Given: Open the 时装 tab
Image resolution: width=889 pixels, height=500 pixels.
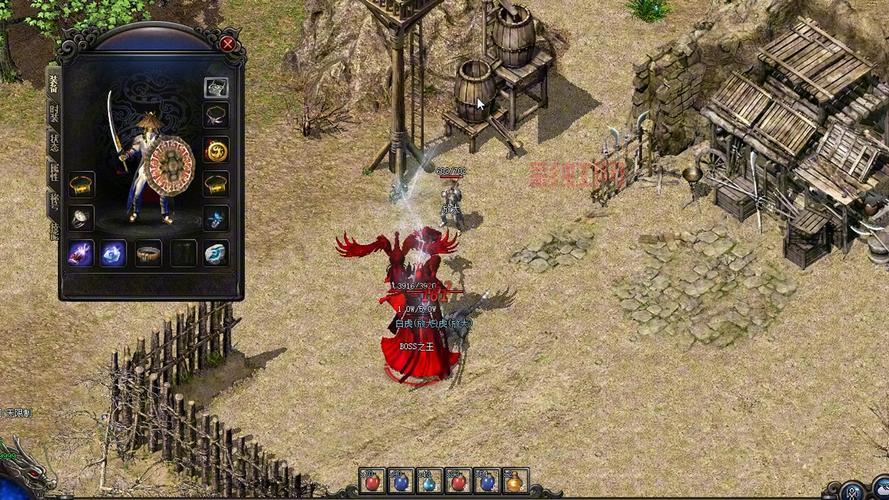Looking at the screenshot, I should 53,112.
